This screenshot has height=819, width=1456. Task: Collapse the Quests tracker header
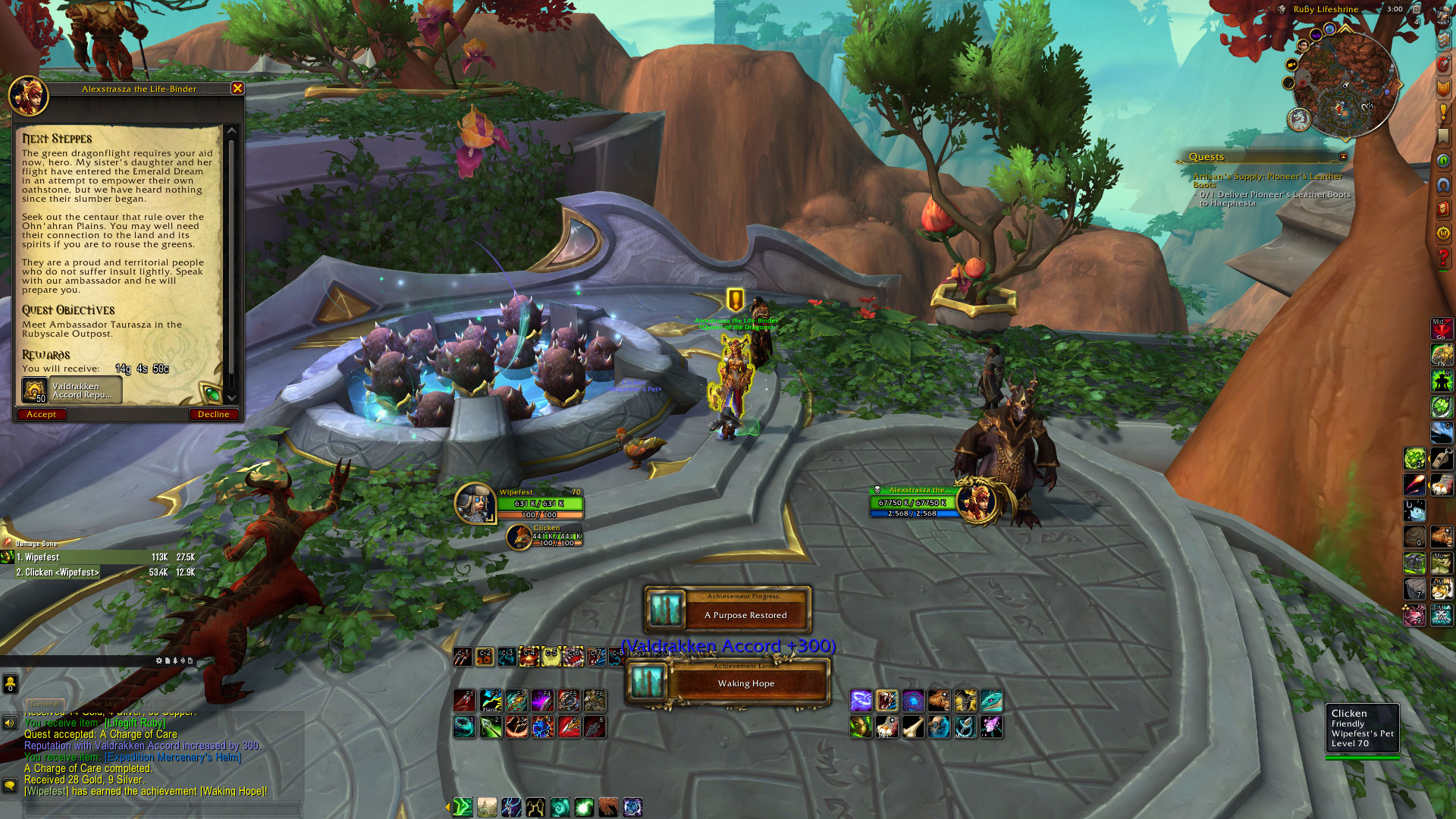1343,157
